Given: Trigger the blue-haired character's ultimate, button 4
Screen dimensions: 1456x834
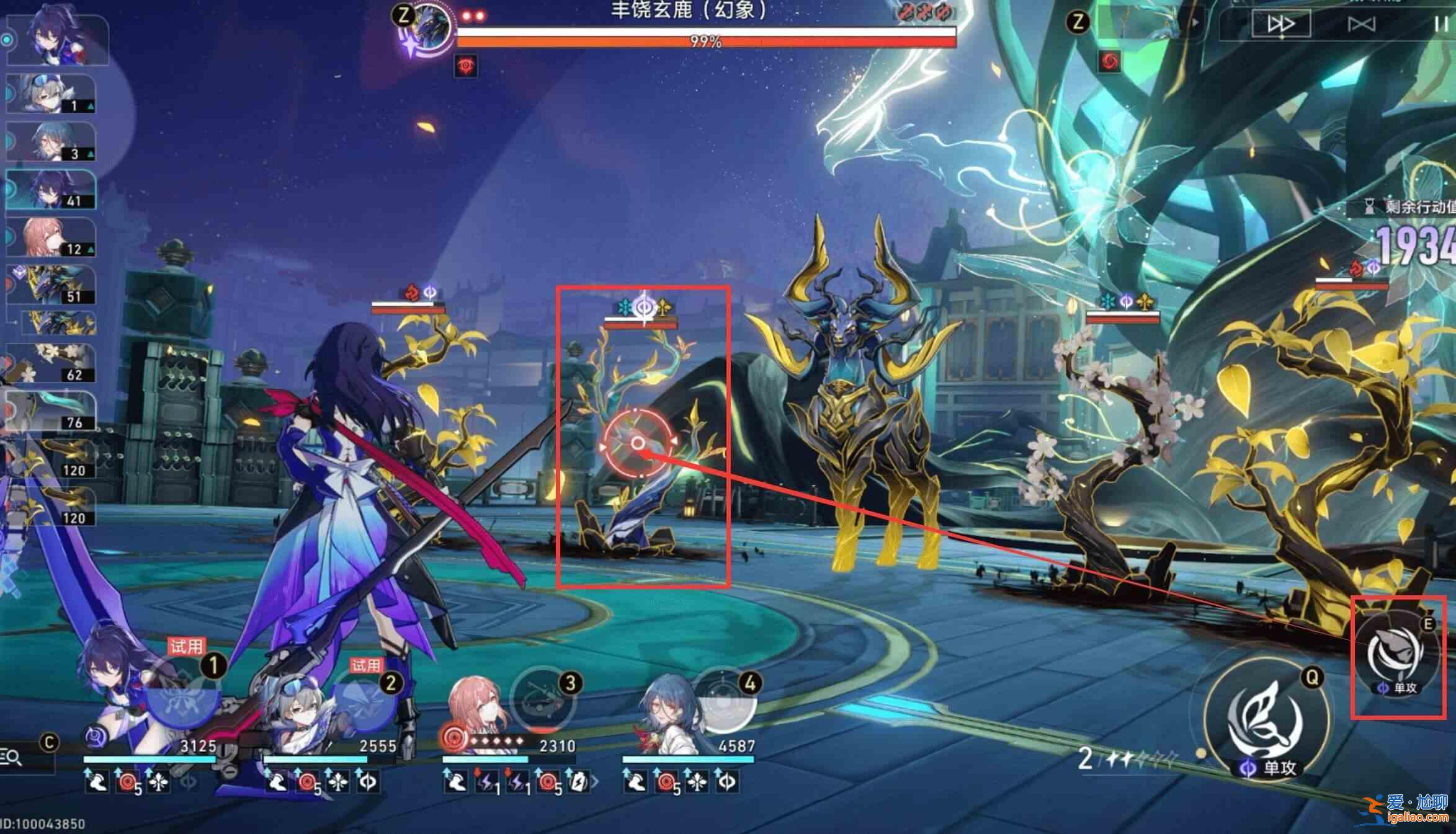Looking at the screenshot, I should point(723,702).
